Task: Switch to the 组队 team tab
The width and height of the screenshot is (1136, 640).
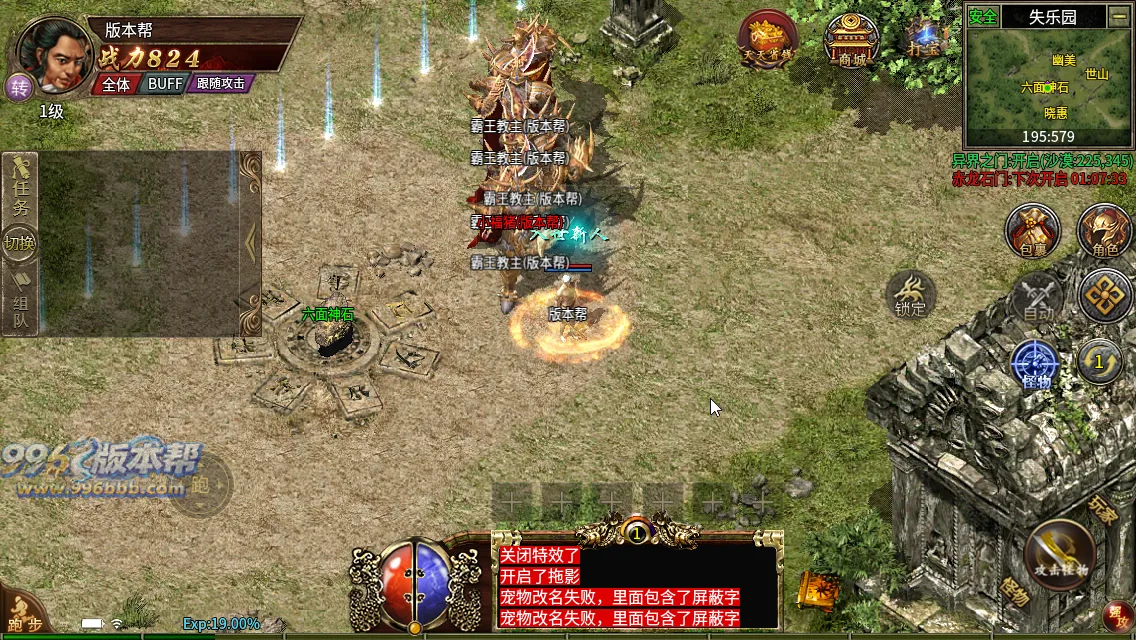Action: point(20,304)
